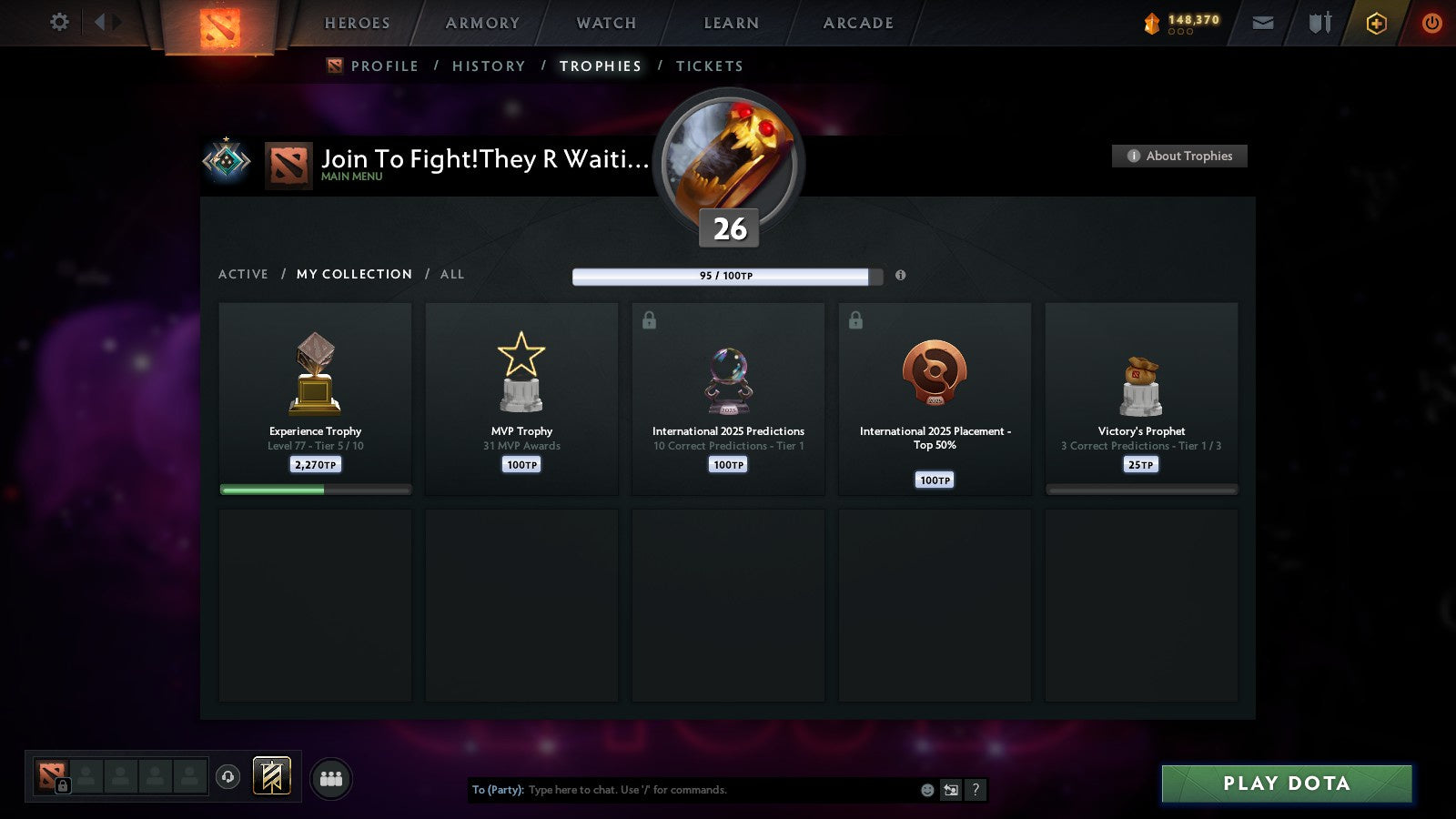Switch to the HISTORY tab
1456x819 pixels.
tap(490, 66)
